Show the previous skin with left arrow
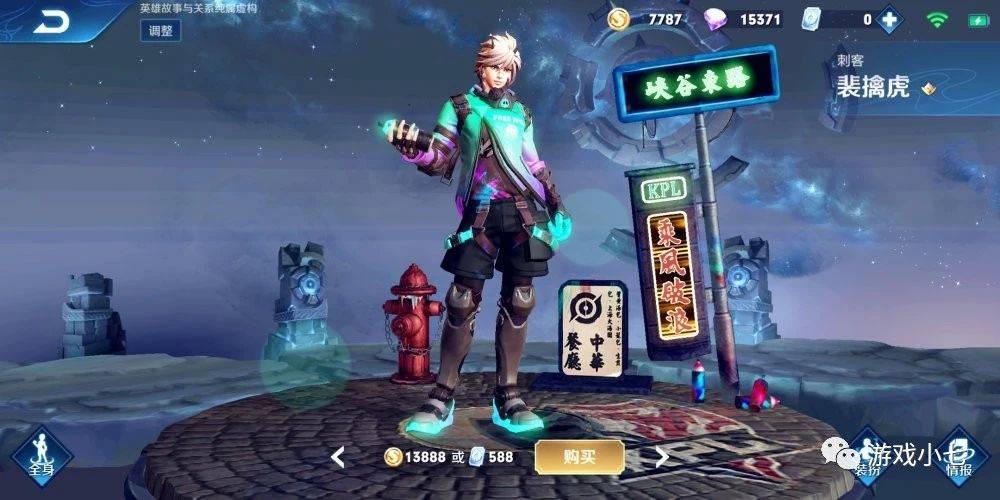This screenshot has height=500, width=1000. point(338,457)
